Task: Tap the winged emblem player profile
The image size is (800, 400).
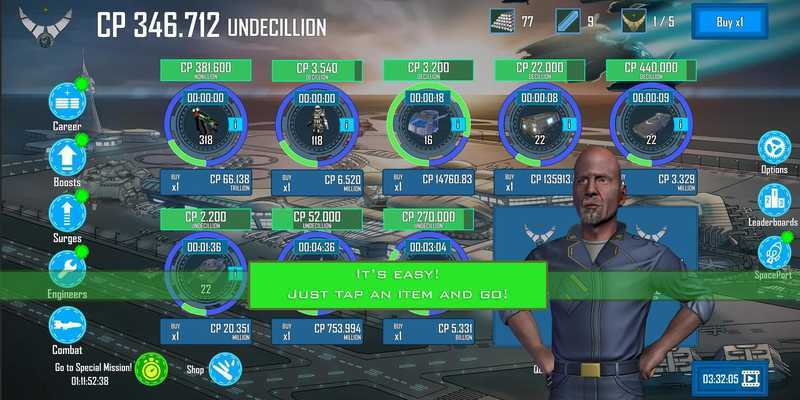Action: (x=44, y=24)
